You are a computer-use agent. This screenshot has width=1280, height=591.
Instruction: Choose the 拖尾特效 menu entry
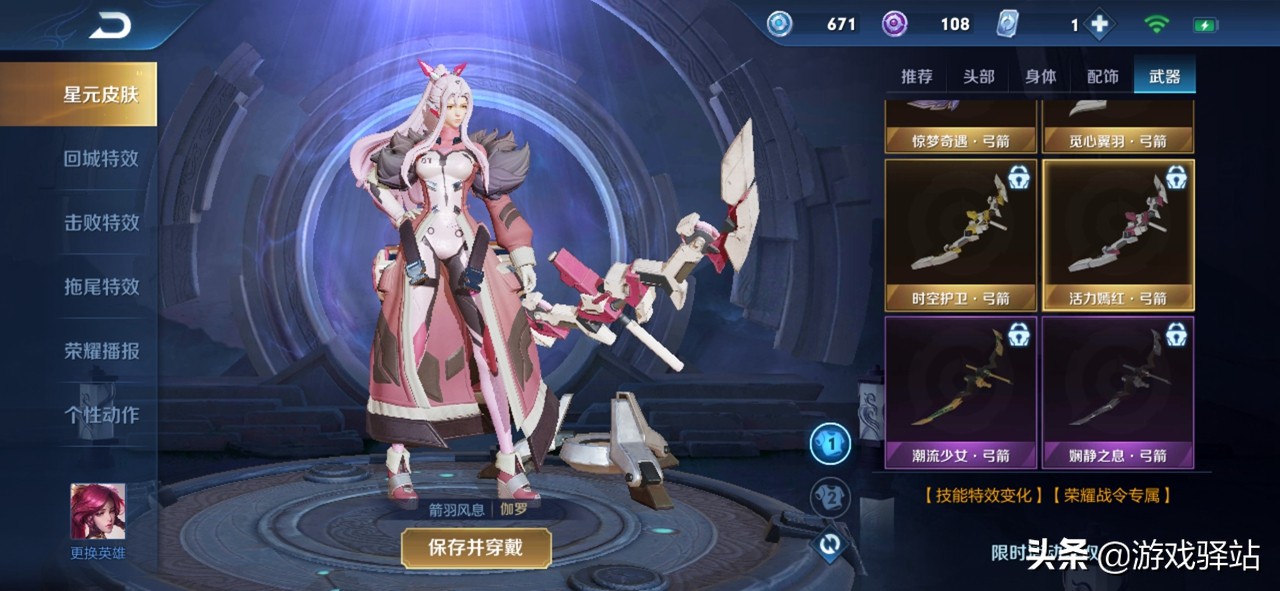(x=100, y=287)
